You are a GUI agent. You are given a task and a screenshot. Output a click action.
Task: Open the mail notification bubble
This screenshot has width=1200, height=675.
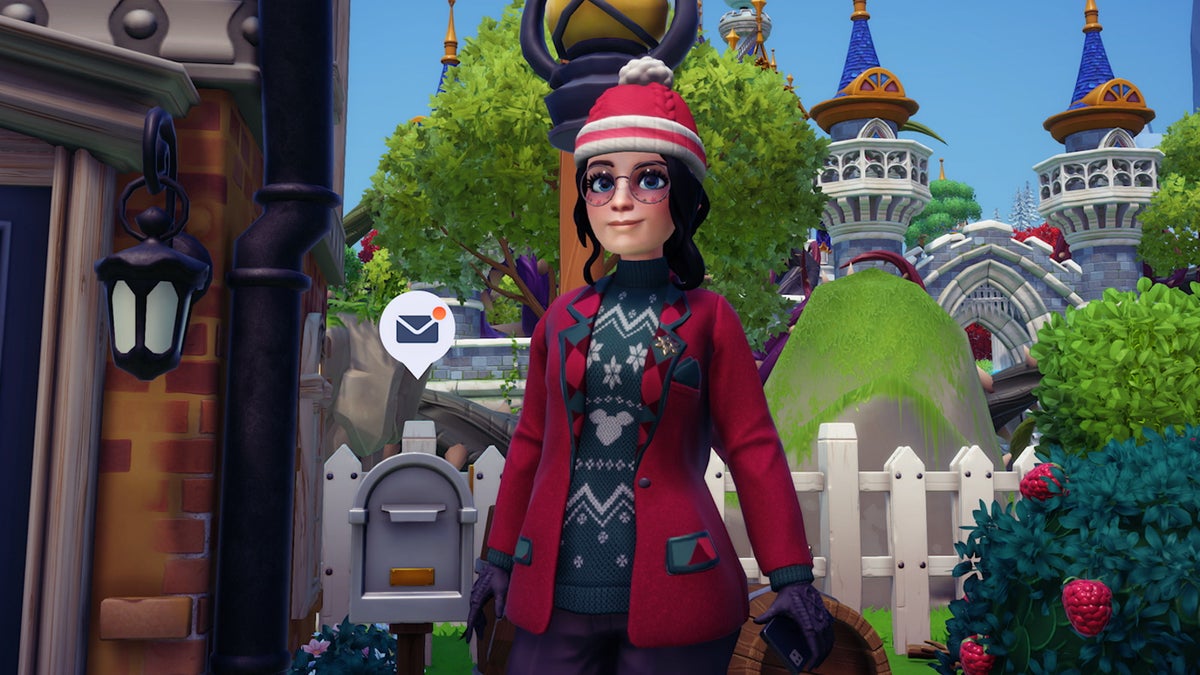click(417, 327)
